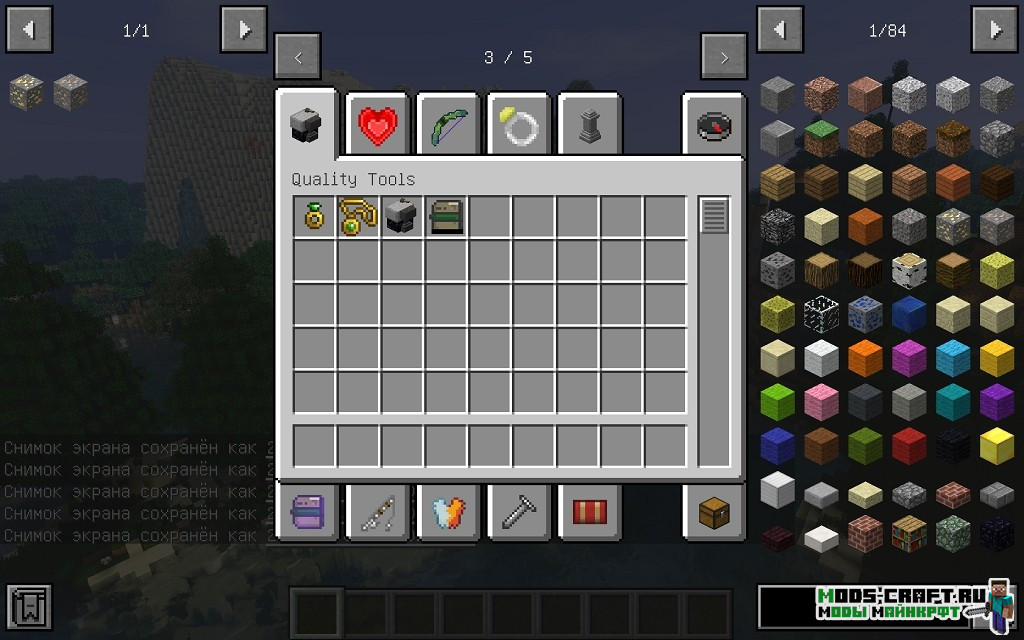Click the creative inventory scrollbar handle
The width and height of the screenshot is (1024, 640).
click(x=714, y=216)
